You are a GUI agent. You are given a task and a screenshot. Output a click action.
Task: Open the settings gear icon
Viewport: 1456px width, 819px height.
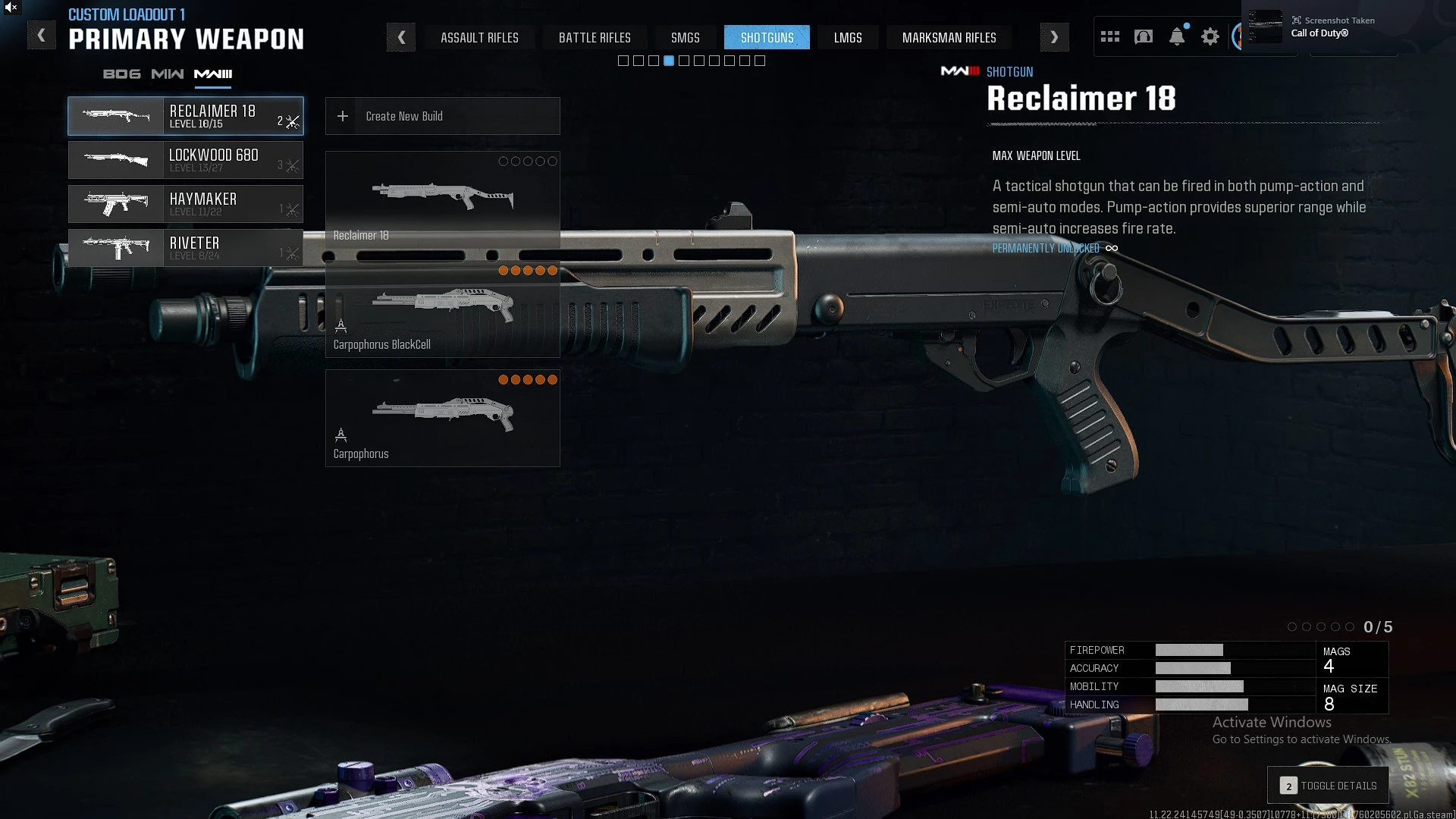(1210, 36)
